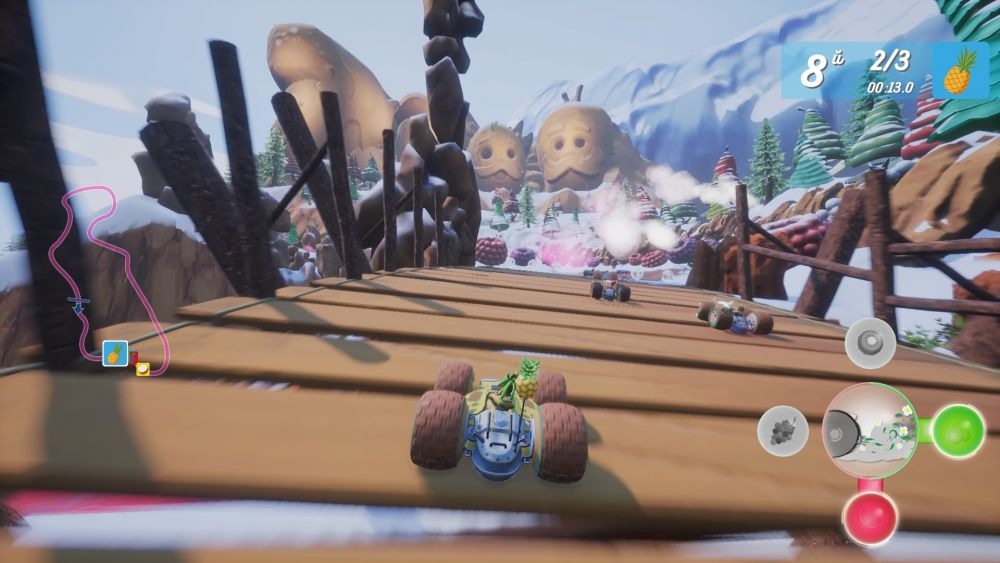This screenshot has width=1000, height=563.
Task: Activate the green ability button
Action: point(958,431)
